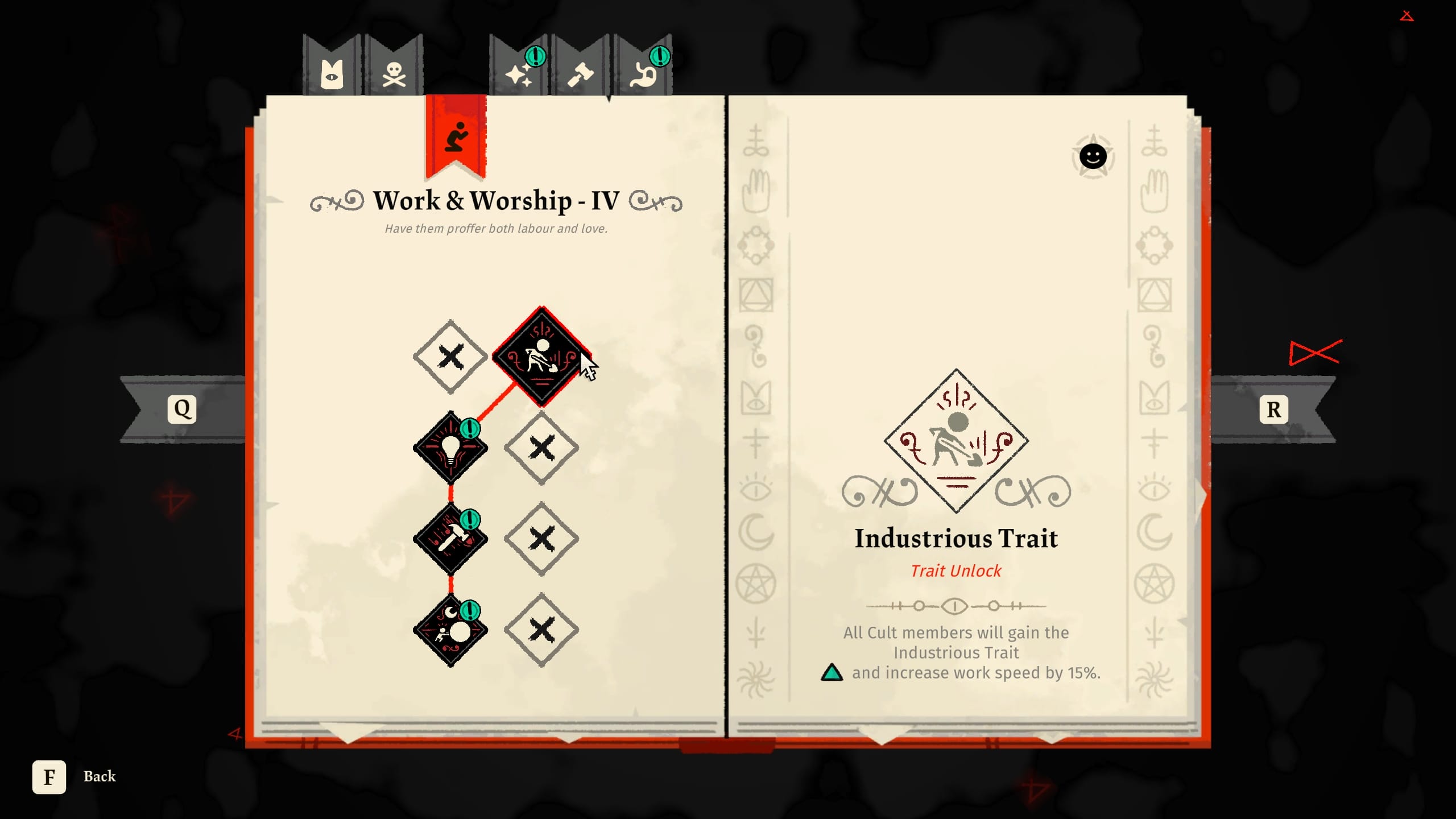Image resolution: width=1456 pixels, height=819 pixels.
Task: Click the teal triangle next to work speed text
Action: coord(833,674)
